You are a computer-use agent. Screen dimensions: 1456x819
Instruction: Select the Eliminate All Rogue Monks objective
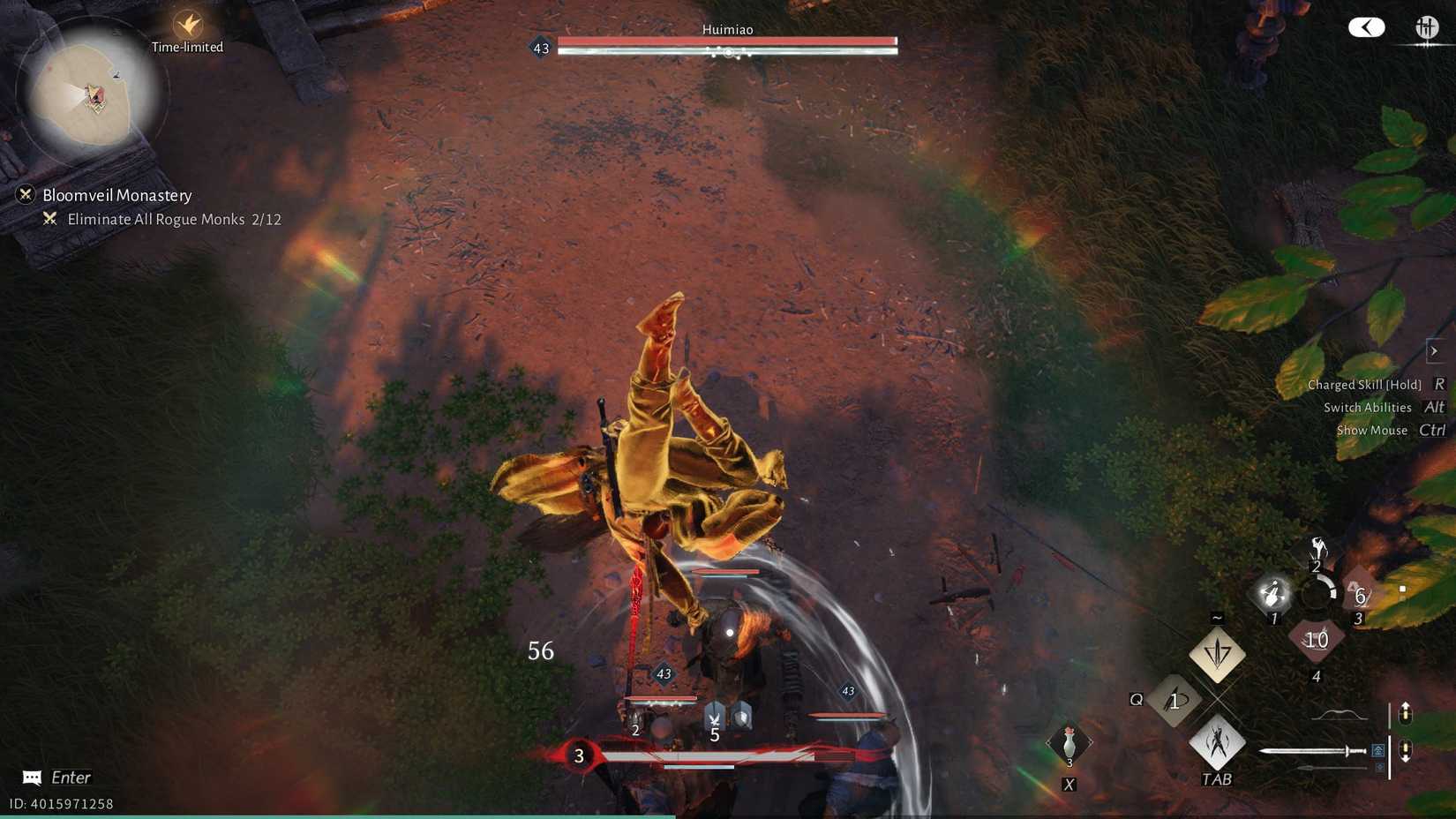tap(173, 219)
